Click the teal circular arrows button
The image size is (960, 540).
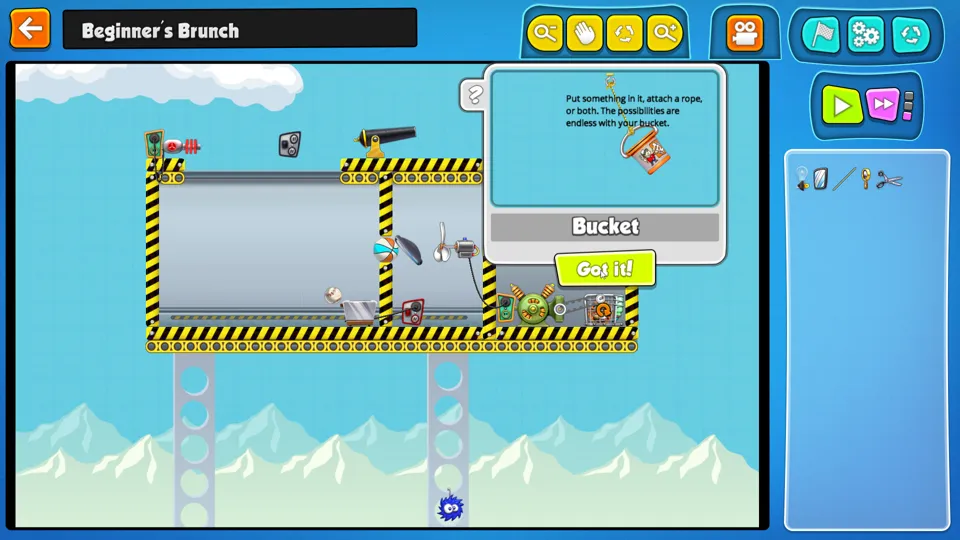pyautogui.click(x=910, y=35)
